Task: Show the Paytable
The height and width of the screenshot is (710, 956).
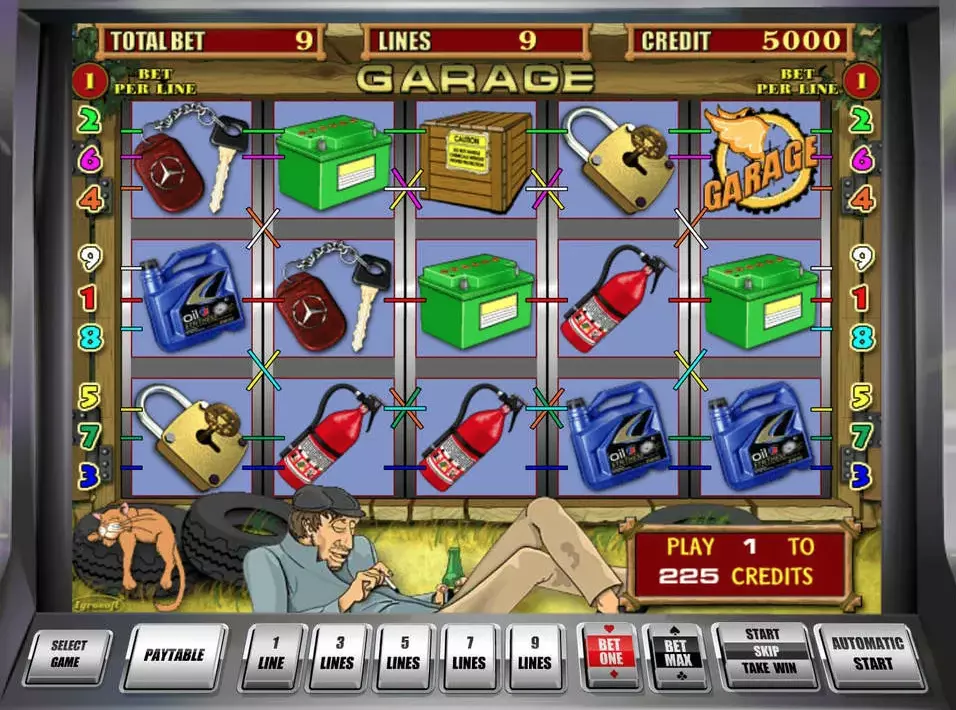Action: 174,656
